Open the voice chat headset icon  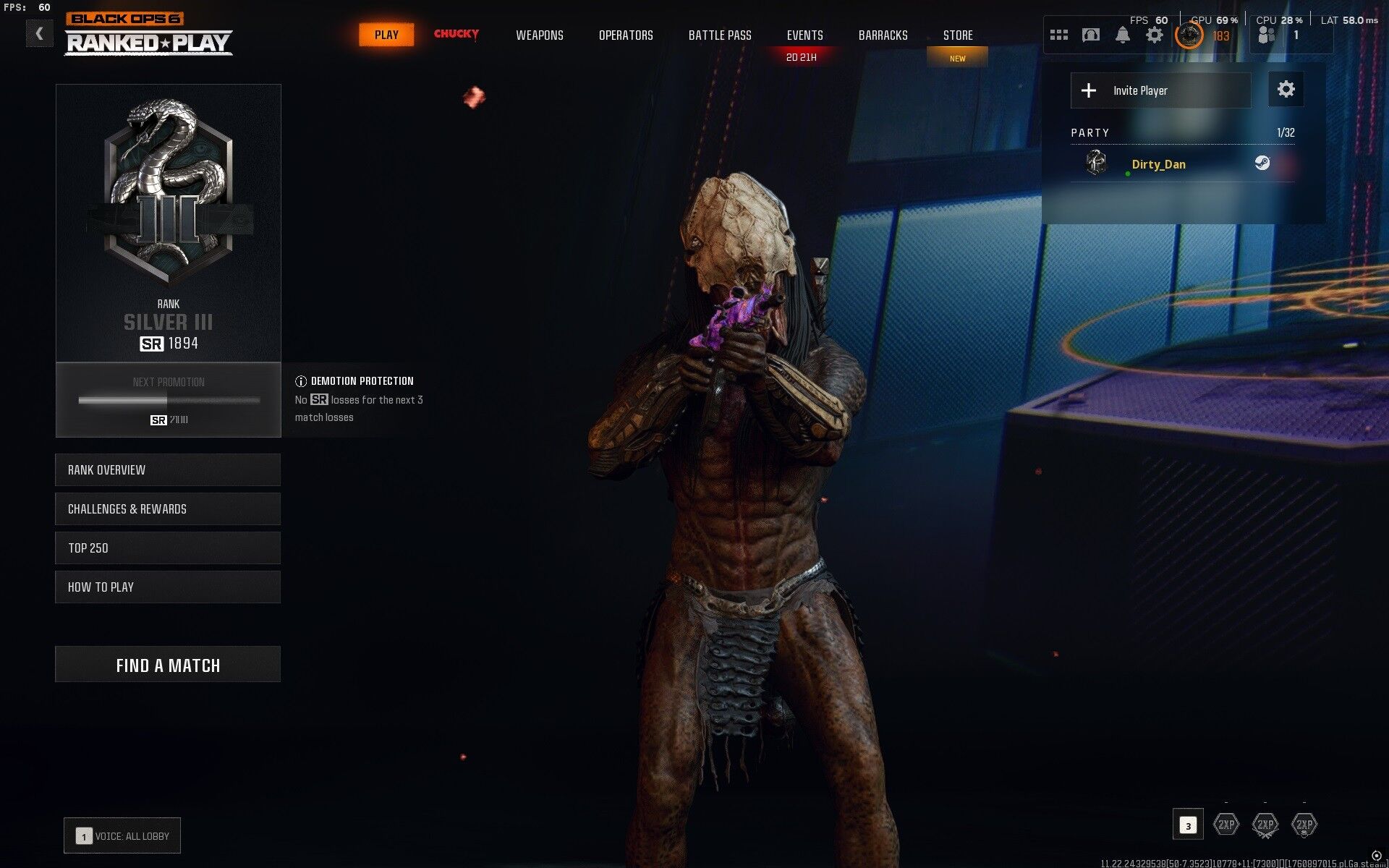pyautogui.click(x=1091, y=34)
